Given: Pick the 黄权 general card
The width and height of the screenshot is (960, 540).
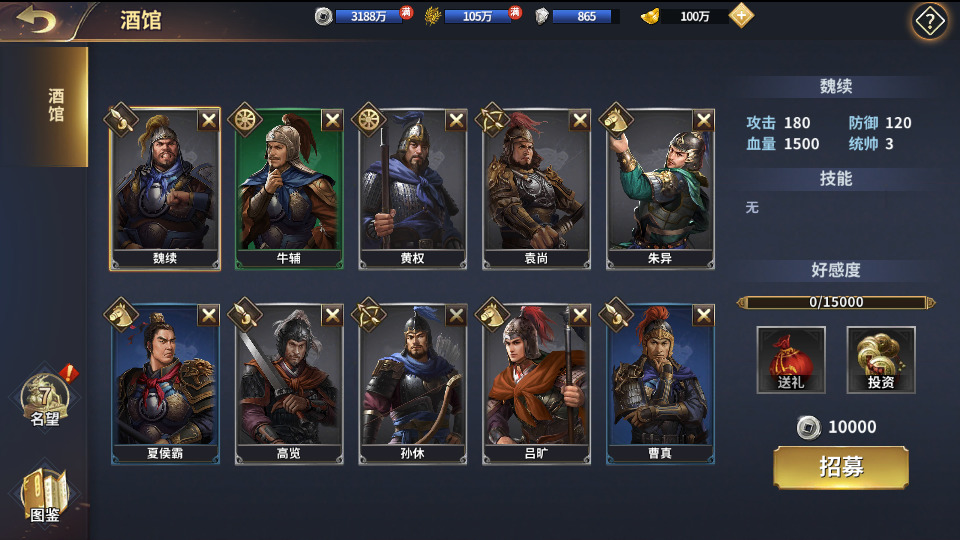Looking at the screenshot, I should tap(413, 188).
